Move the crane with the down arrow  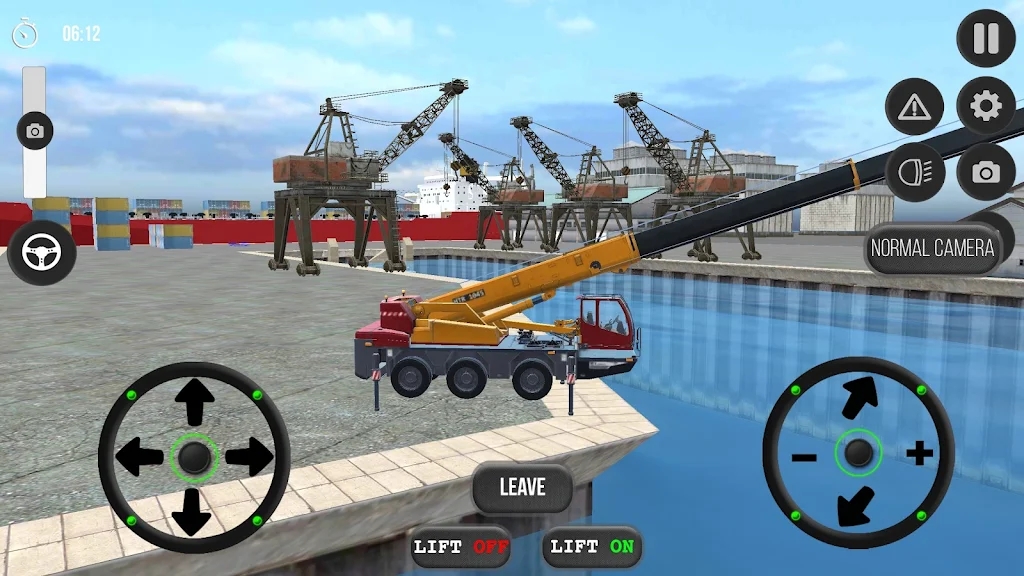pyautogui.click(x=194, y=511)
